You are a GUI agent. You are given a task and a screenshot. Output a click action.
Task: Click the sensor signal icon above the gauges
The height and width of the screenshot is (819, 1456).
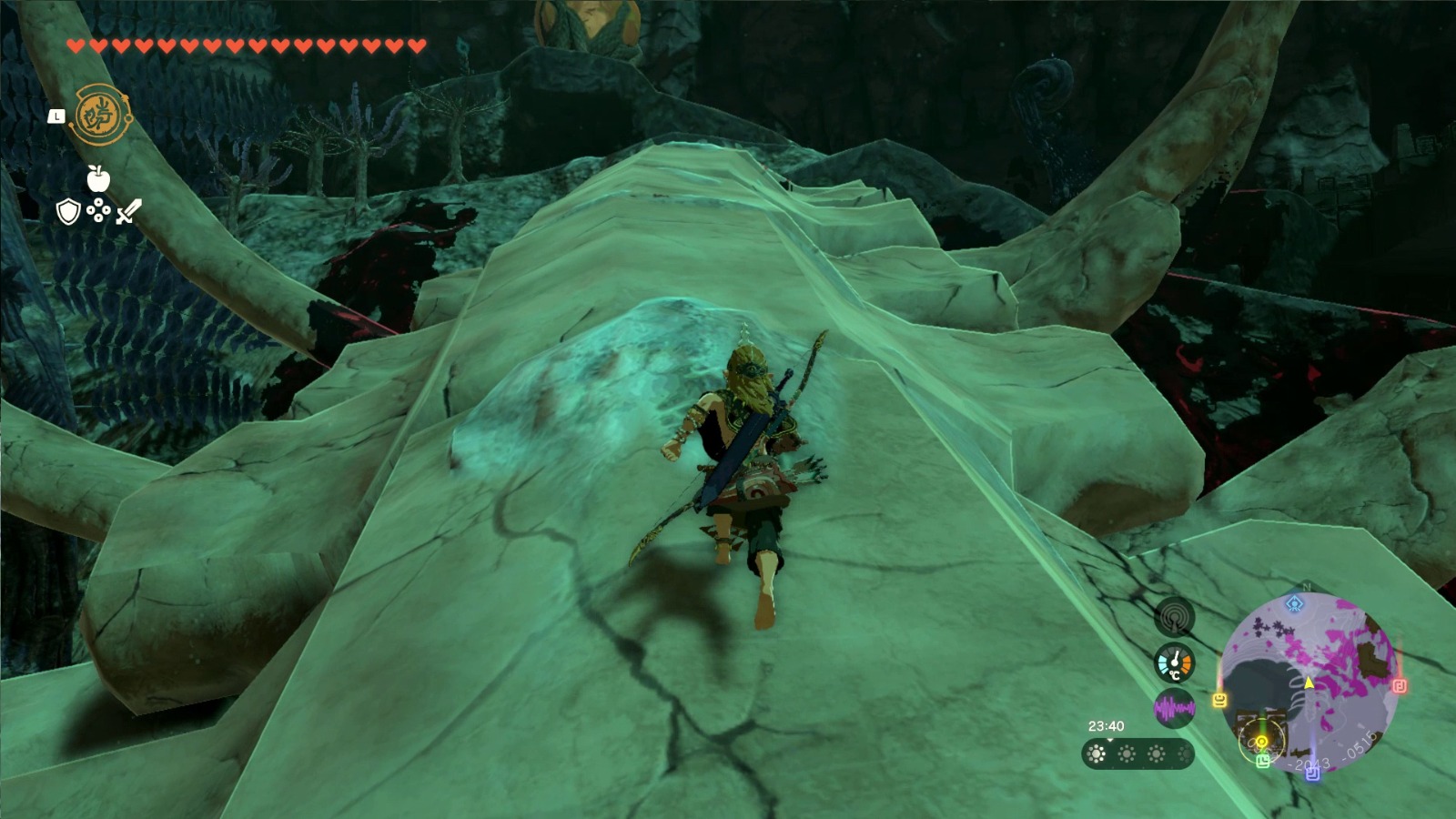1175,619
